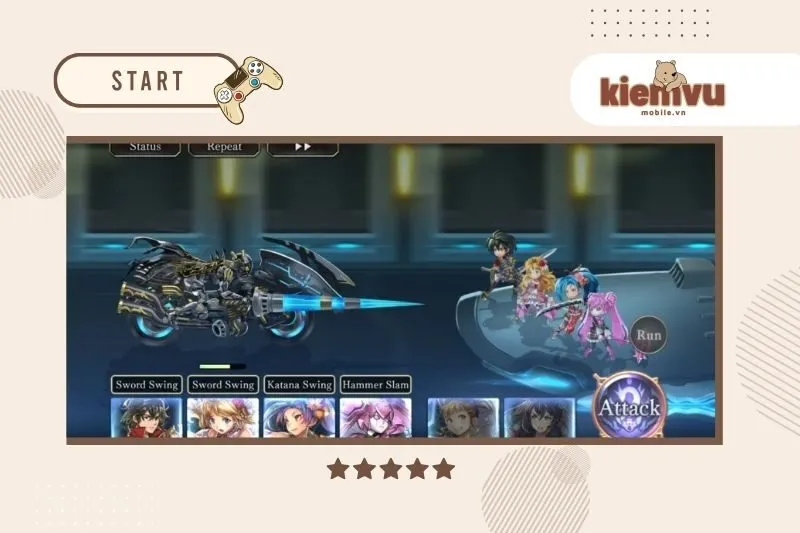This screenshot has height=533, width=800.
Task: Select the blue-haired character portrait
Action: point(298,418)
